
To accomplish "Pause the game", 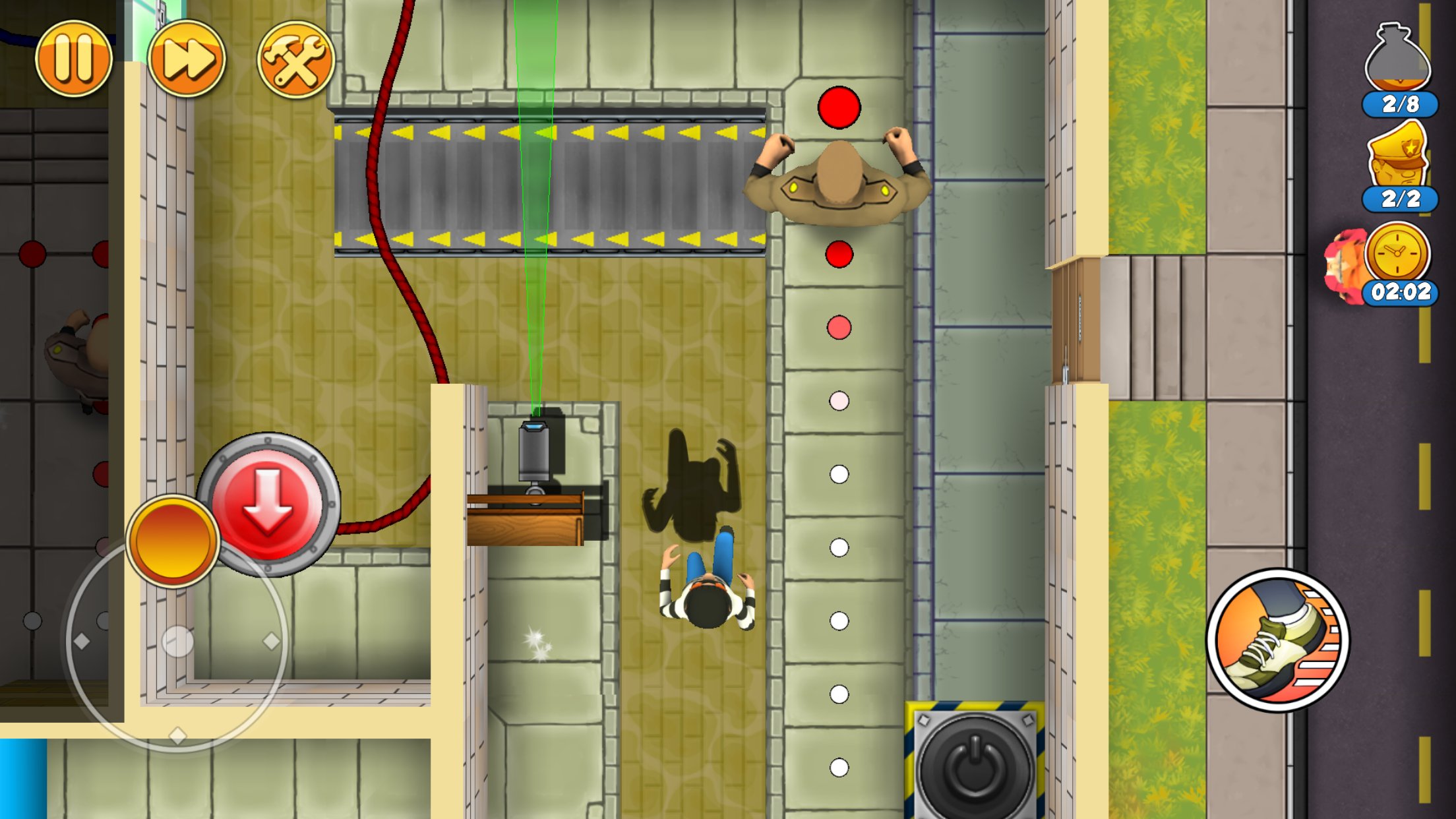I will coord(74,58).
